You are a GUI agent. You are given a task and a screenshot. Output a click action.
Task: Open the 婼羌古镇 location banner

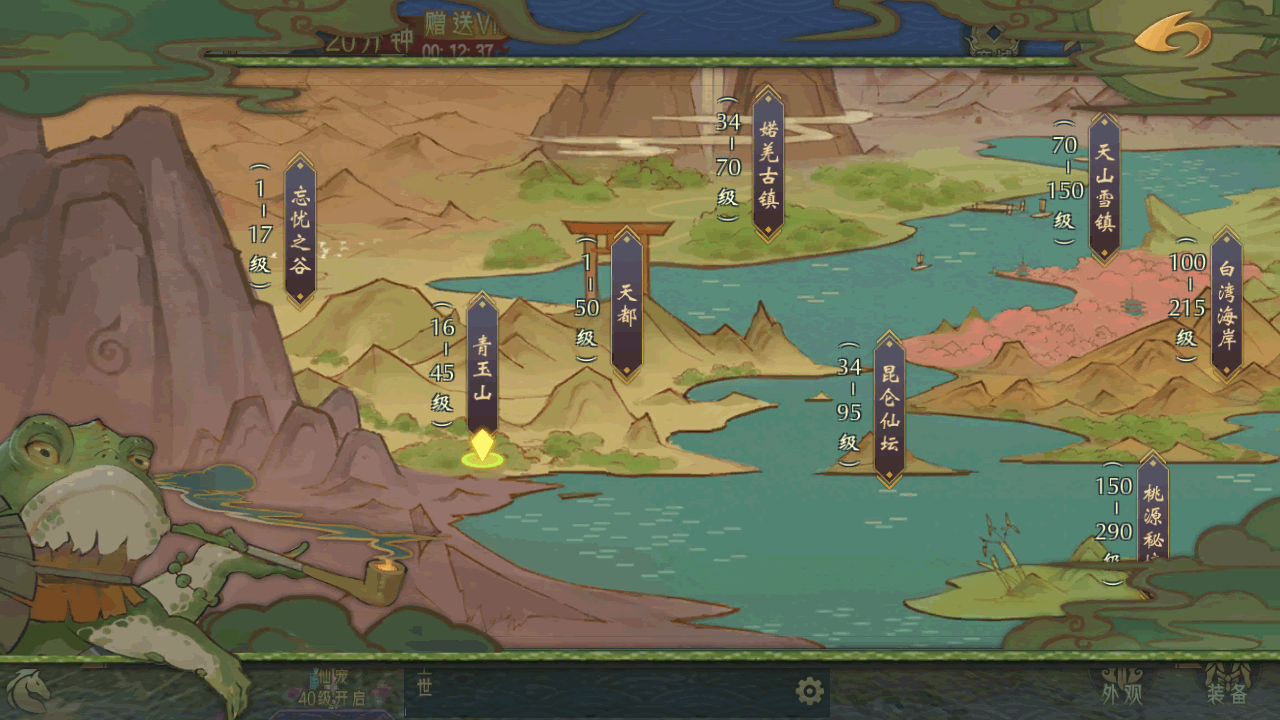pos(768,164)
